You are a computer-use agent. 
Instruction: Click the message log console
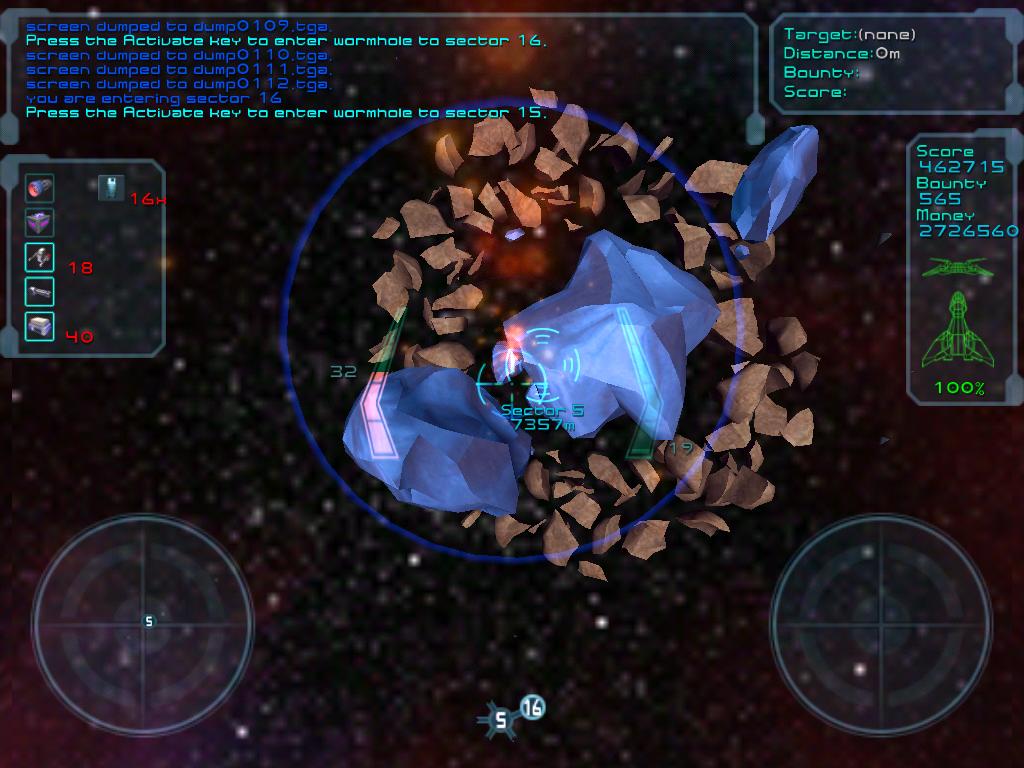pos(385,70)
